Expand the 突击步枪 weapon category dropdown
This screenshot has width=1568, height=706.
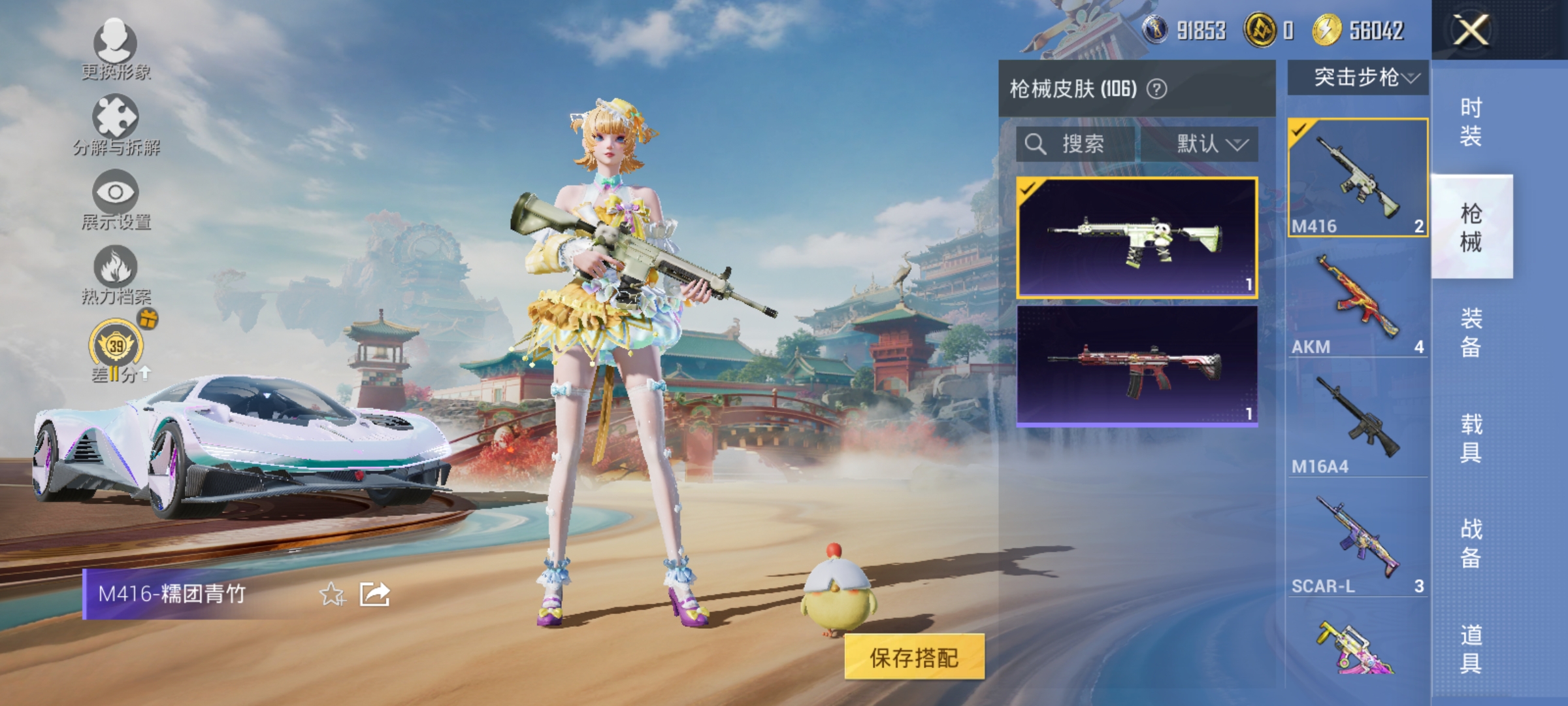1359,78
